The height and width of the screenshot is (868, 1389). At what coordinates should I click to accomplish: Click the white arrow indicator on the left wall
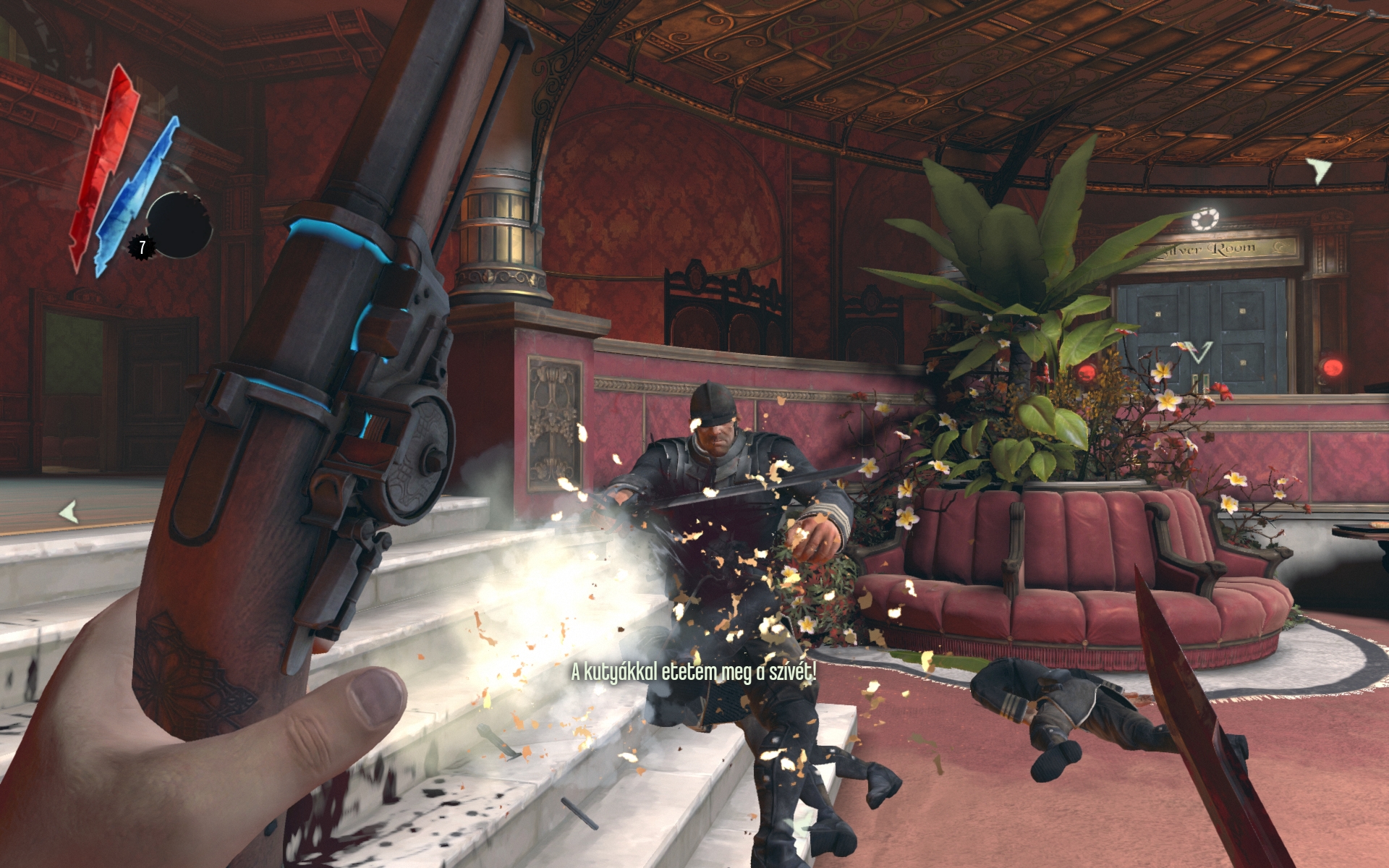69,512
